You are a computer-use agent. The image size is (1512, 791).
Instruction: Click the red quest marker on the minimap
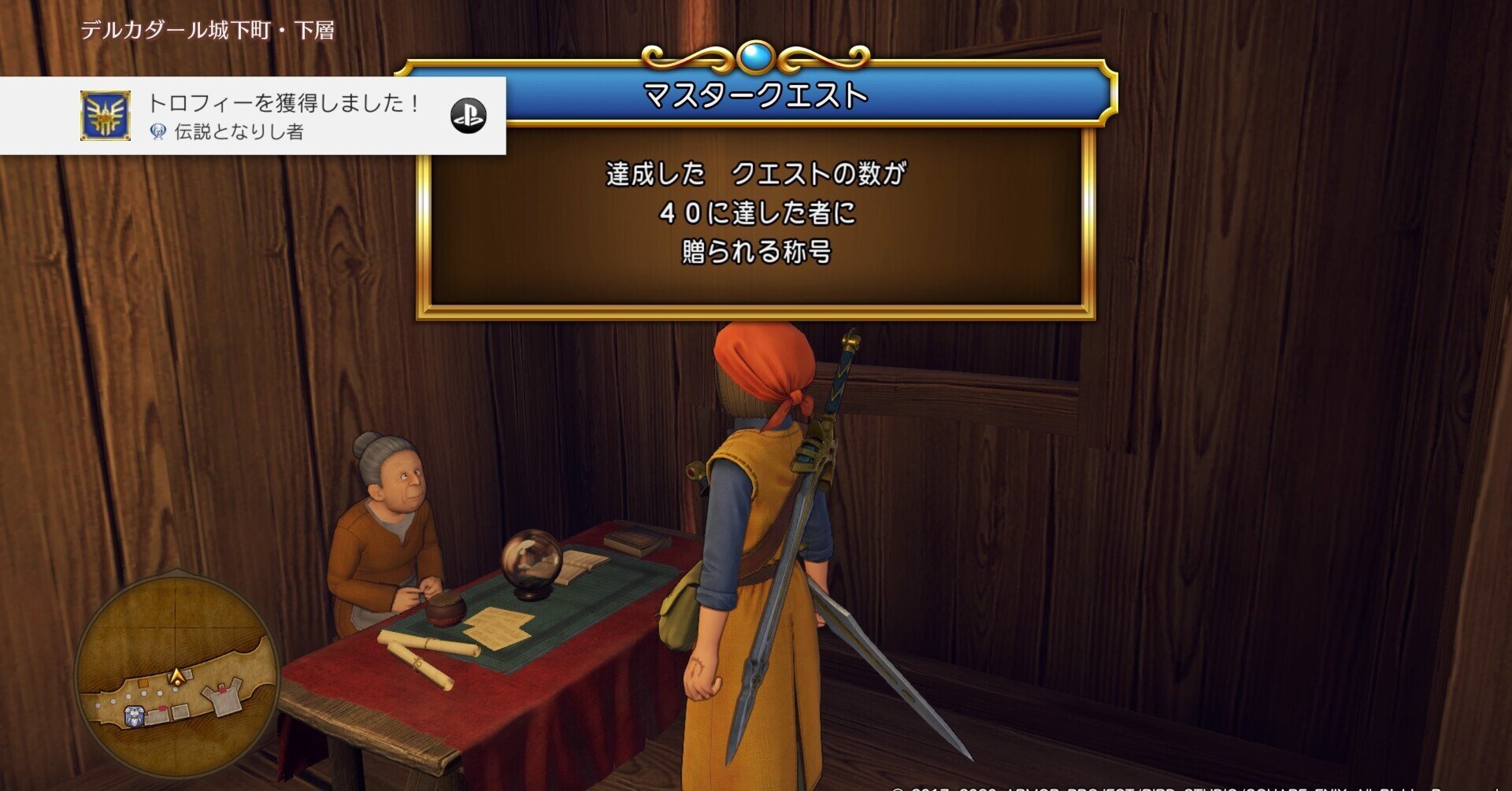161,708
